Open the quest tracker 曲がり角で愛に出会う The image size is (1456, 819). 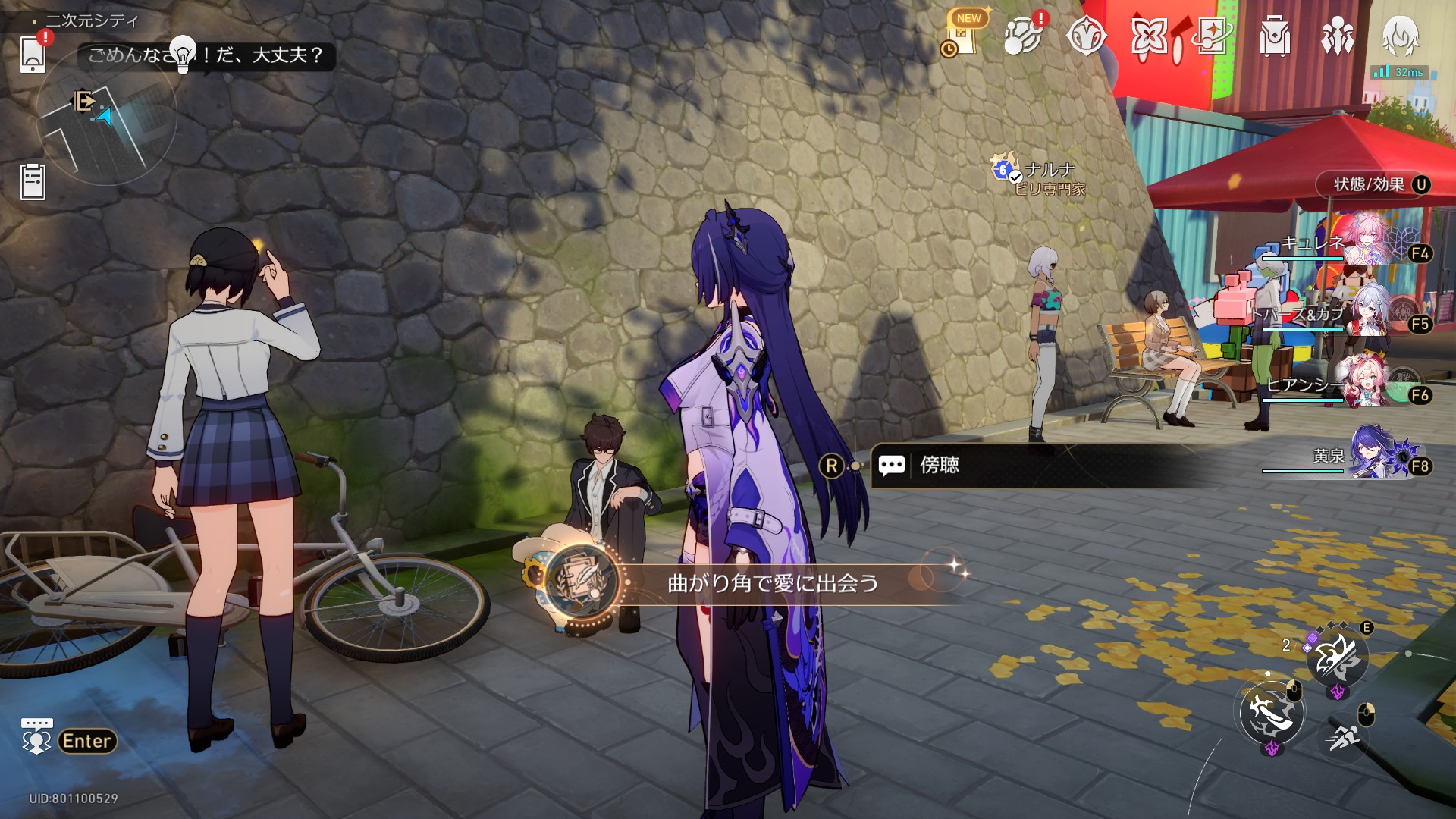[772, 582]
